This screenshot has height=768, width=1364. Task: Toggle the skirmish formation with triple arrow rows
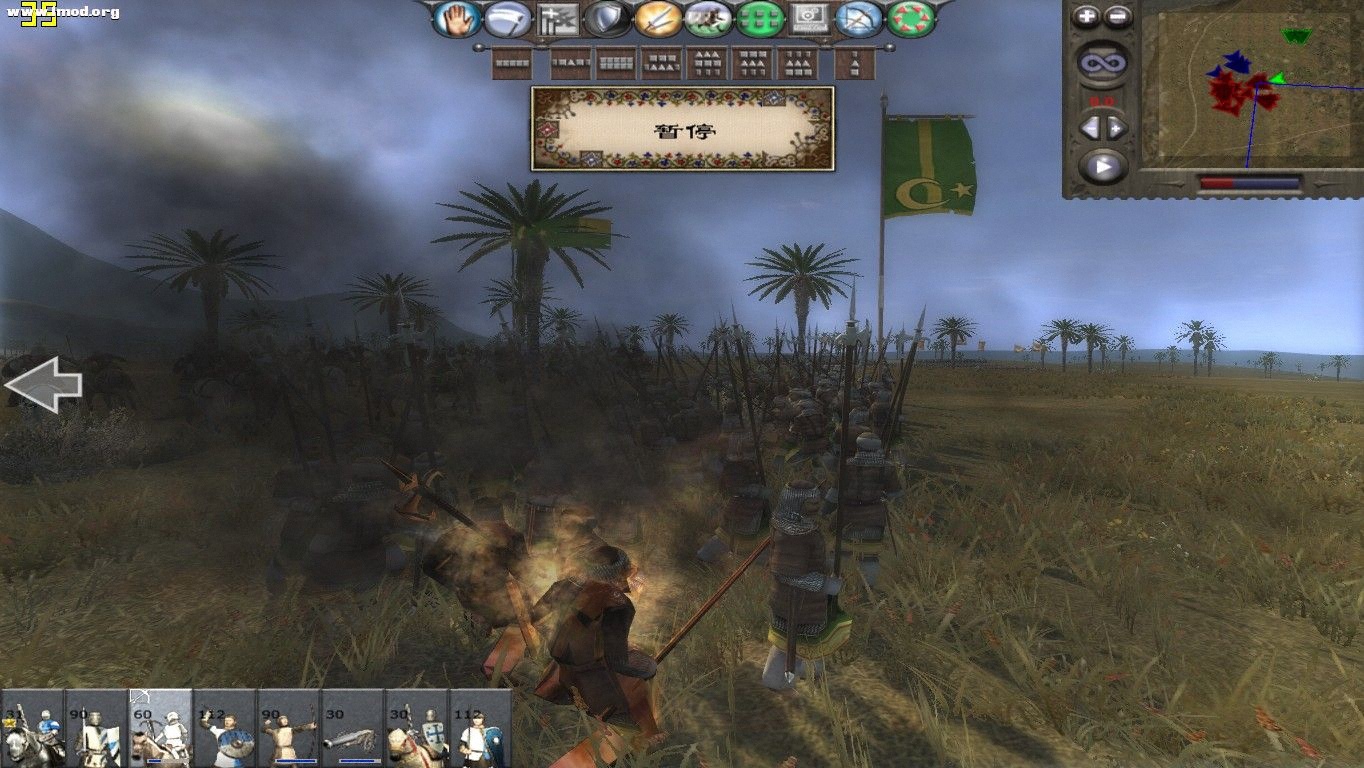pos(708,62)
